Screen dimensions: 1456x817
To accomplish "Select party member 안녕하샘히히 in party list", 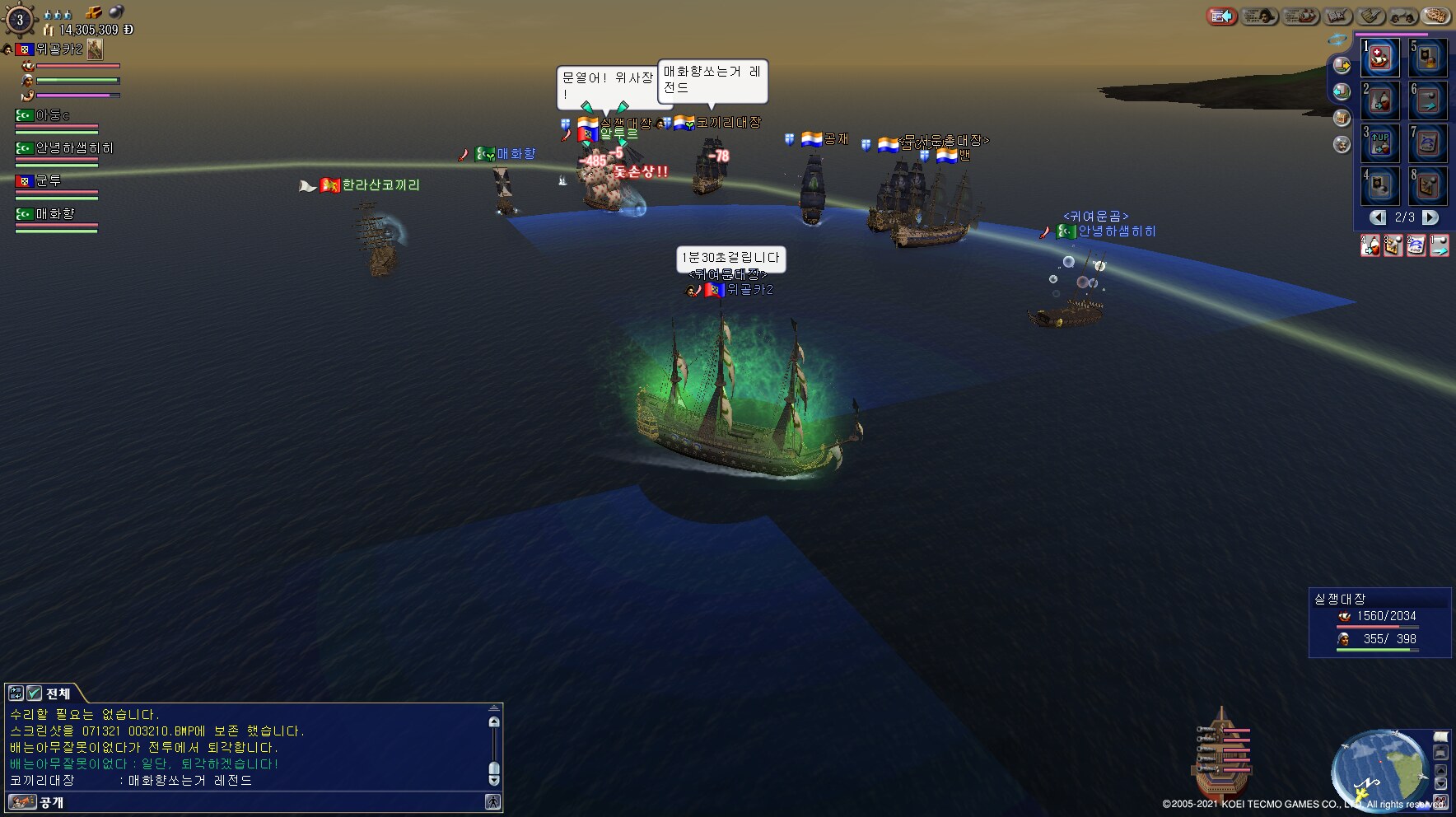I will point(73,148).
